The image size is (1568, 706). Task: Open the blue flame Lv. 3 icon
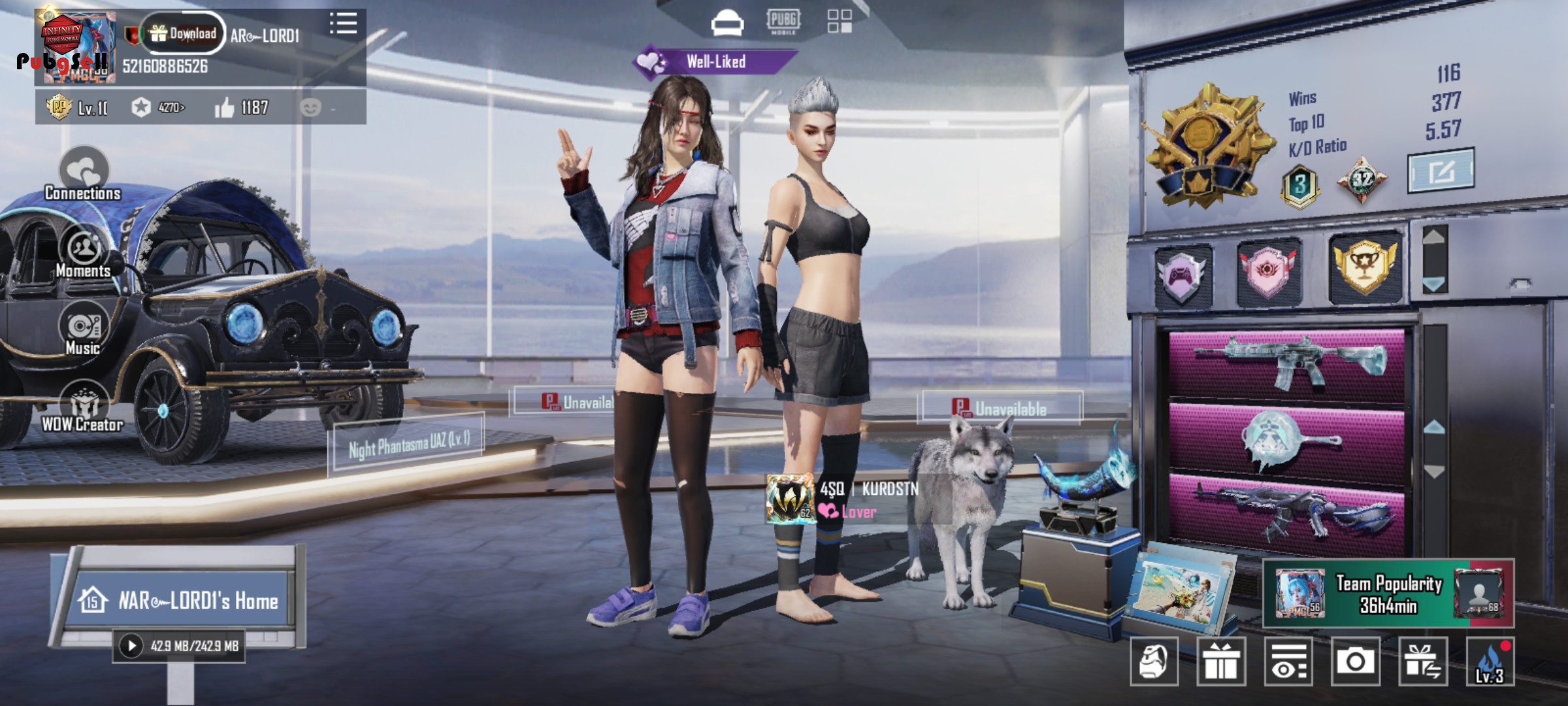1490,662
